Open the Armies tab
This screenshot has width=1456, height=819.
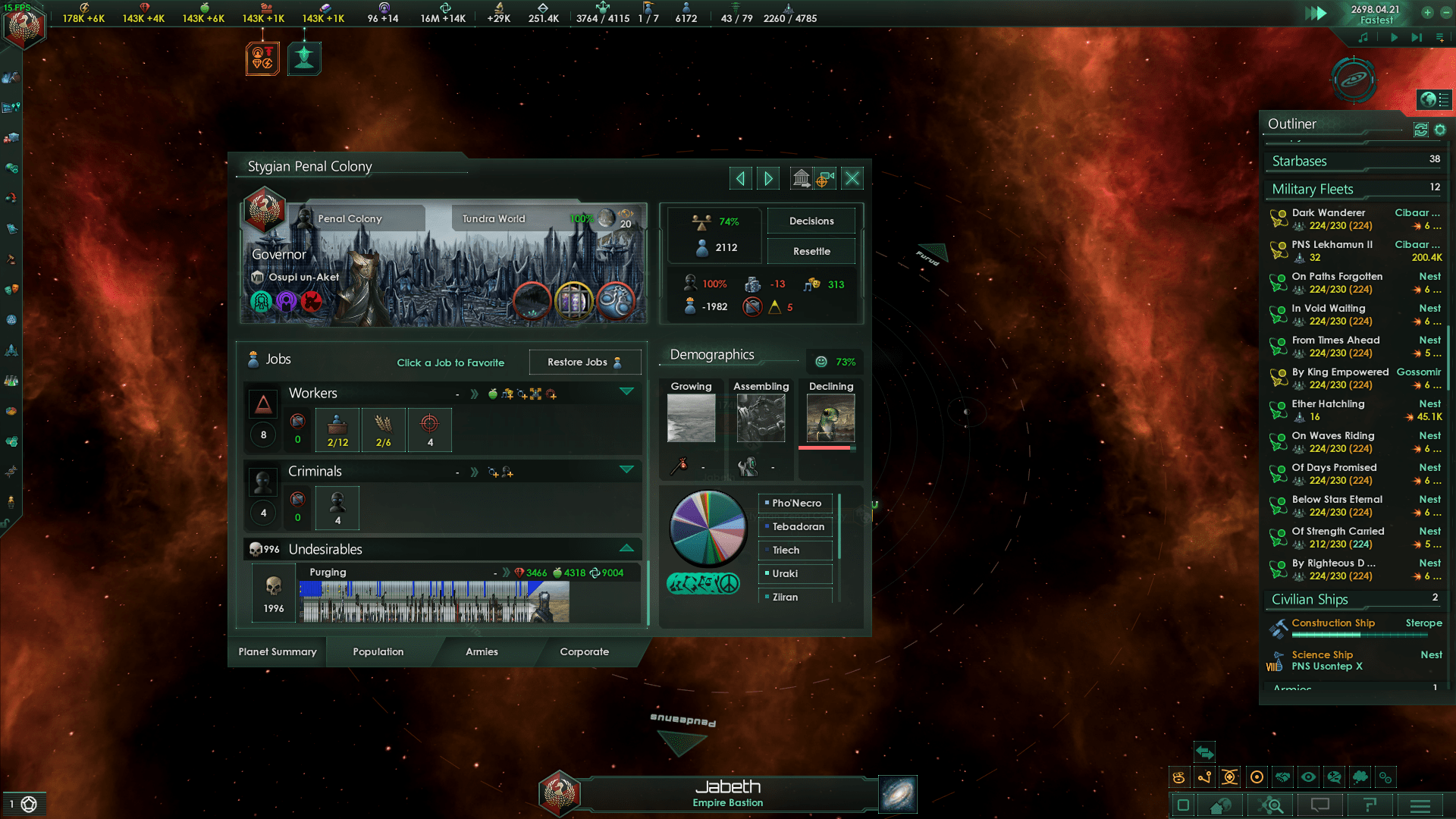point(481,651)
